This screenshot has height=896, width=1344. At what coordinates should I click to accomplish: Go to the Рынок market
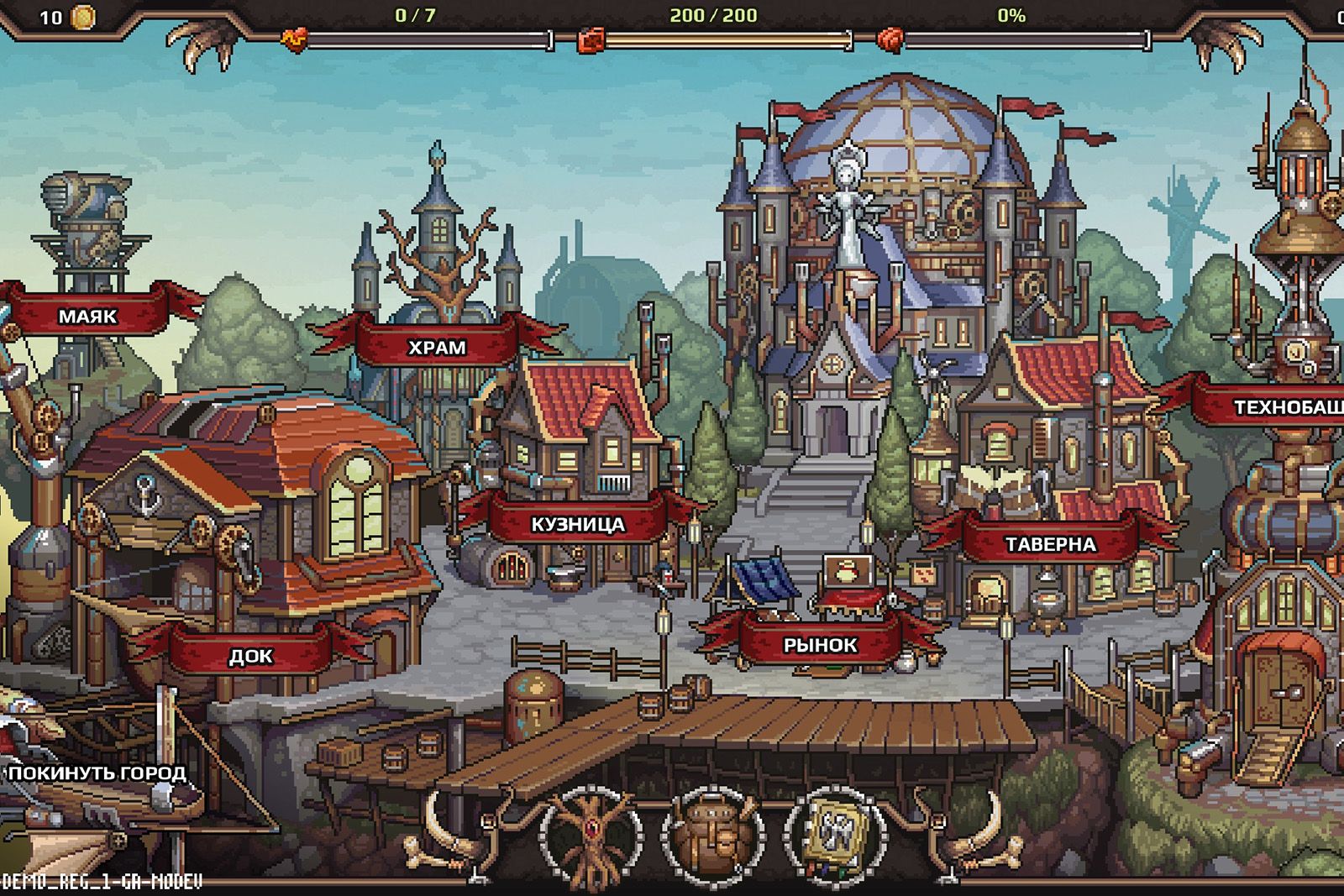(820, 645)
